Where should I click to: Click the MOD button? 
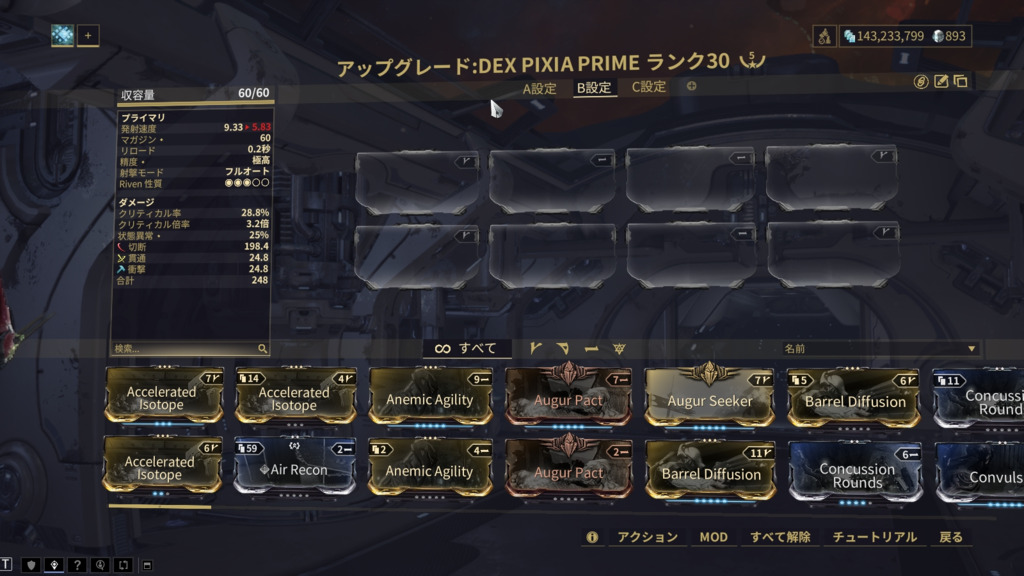pos(713,537)
